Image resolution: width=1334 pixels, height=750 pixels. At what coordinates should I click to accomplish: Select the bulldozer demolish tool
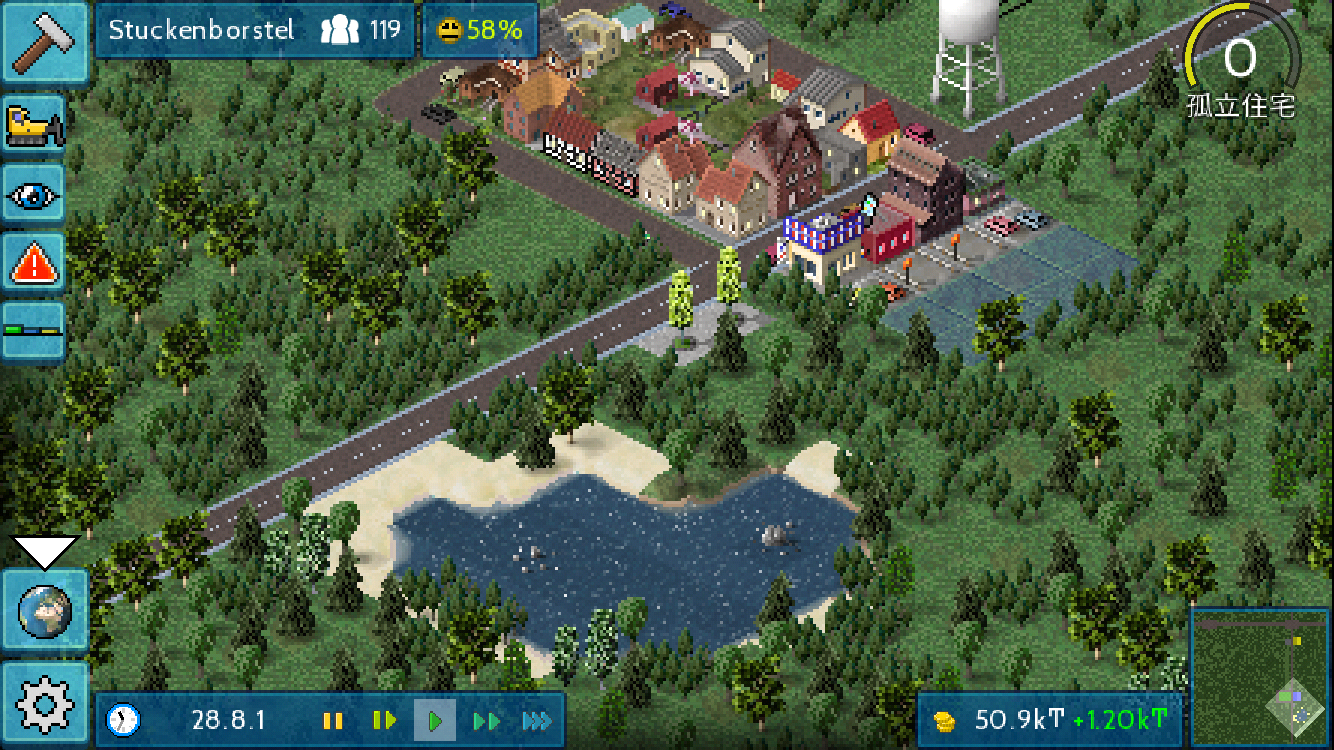pyautogui.click(x=34, y=124)
